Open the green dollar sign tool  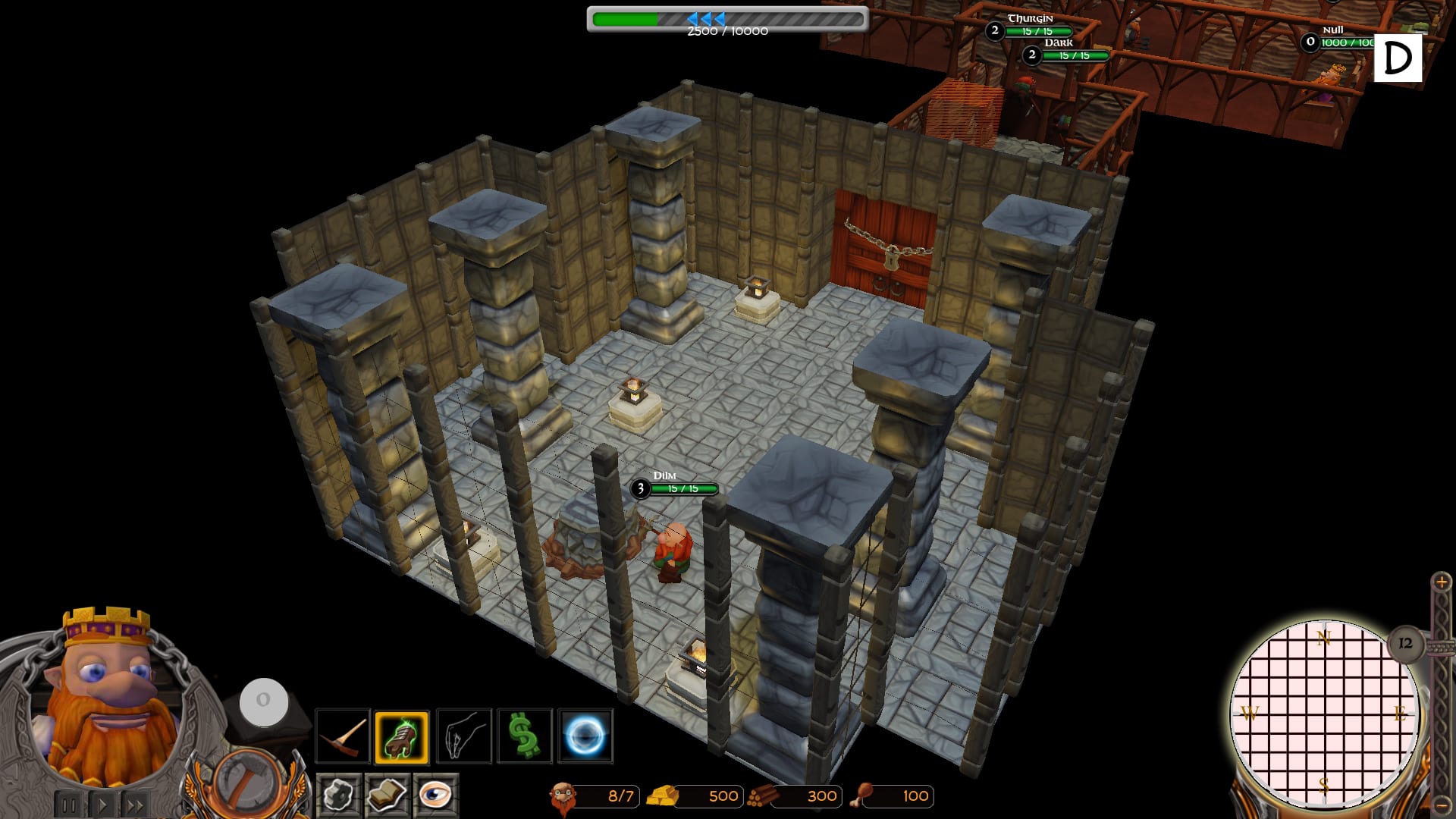[x=524, y=736]
